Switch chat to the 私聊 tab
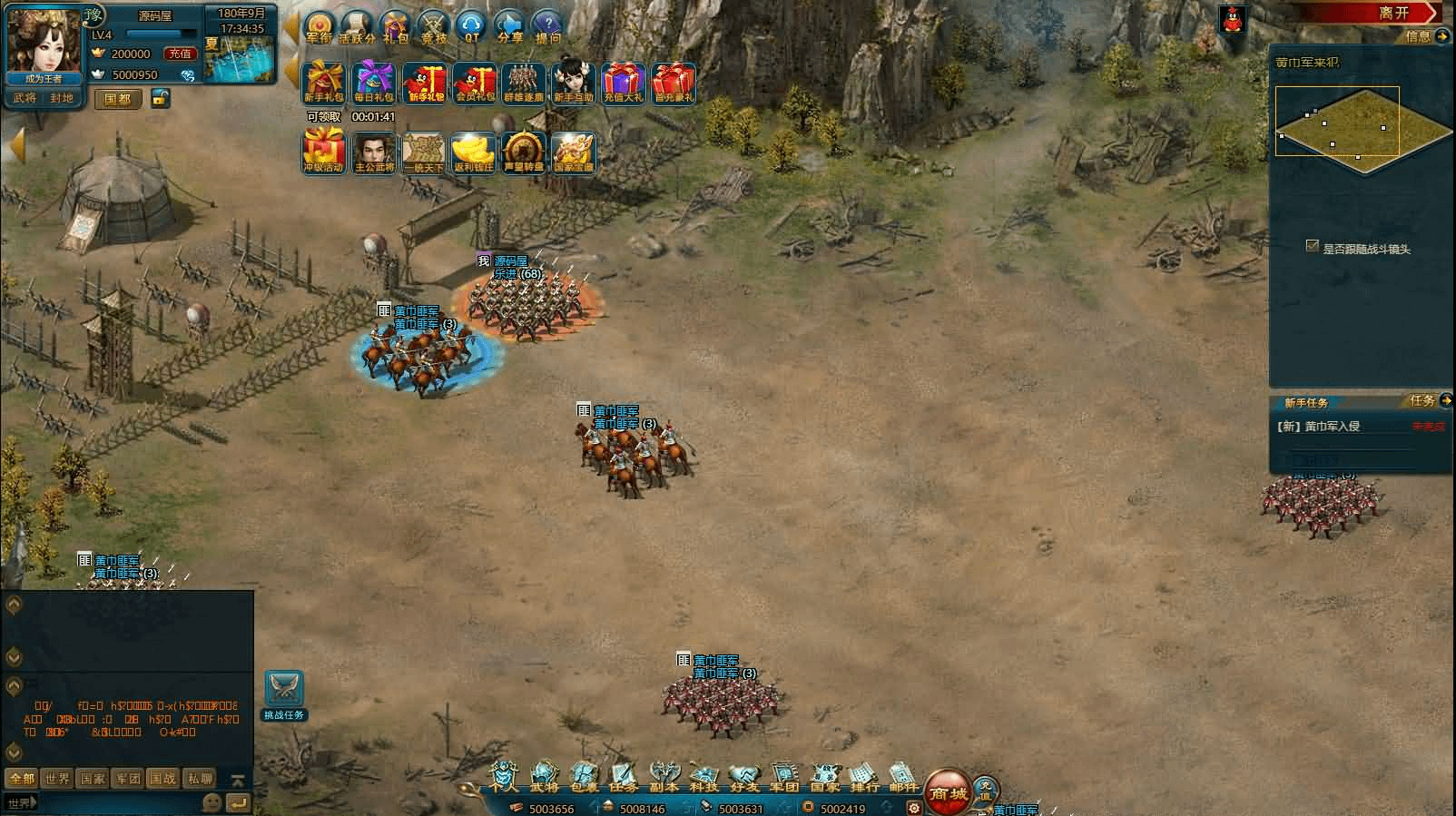The image size is (1456, 816). coord(200,778)
